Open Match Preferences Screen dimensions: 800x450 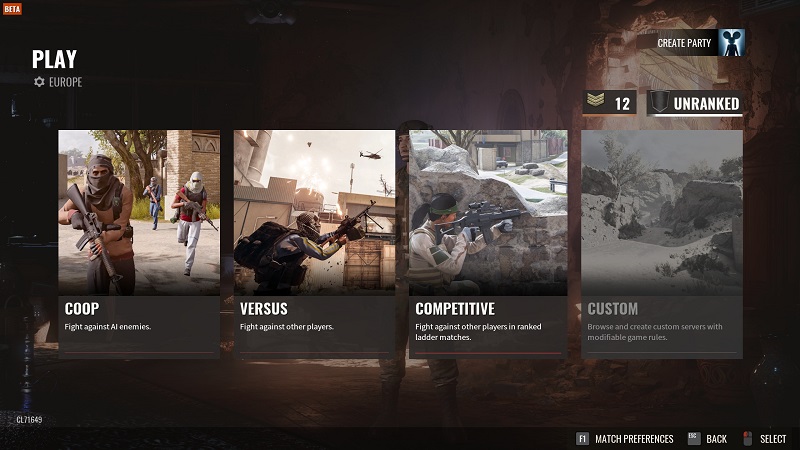(x=624, y=438)
